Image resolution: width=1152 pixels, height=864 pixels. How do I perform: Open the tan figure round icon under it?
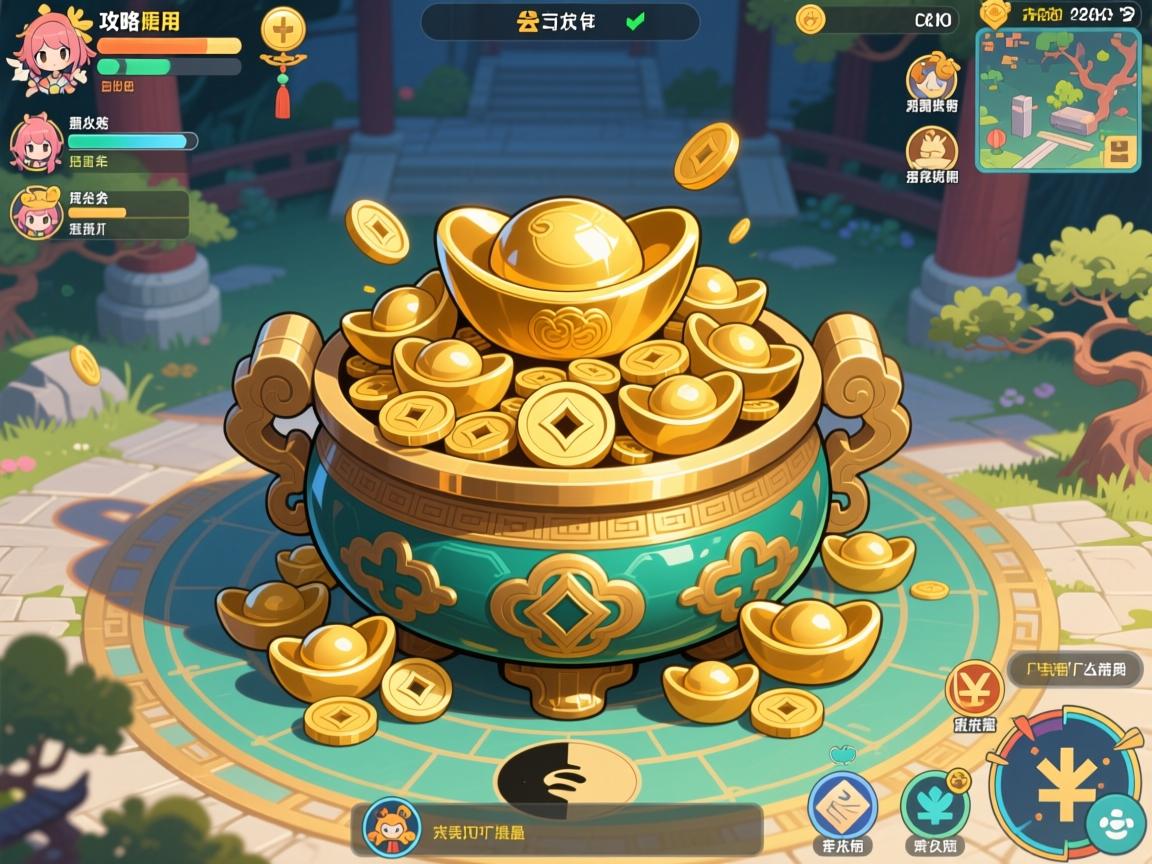point(932,150)
